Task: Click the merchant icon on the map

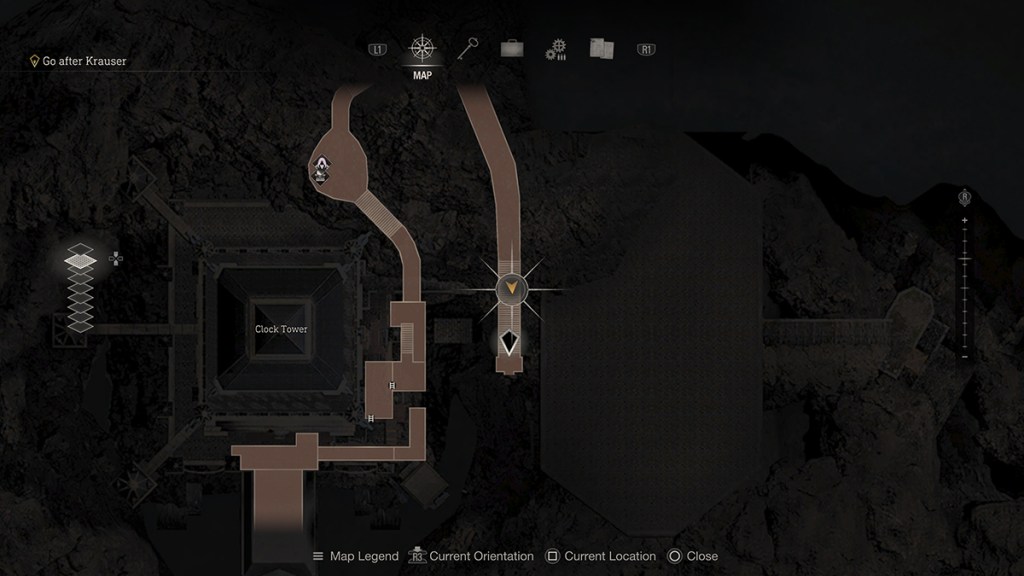Action: pos(322,172)
